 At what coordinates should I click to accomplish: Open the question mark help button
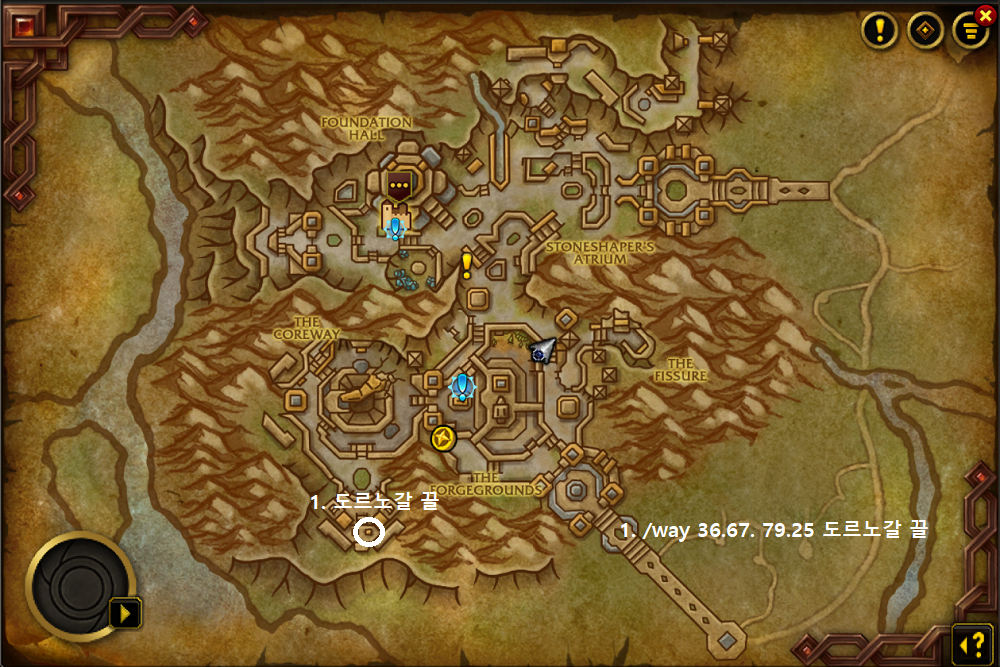pos(970,642)
